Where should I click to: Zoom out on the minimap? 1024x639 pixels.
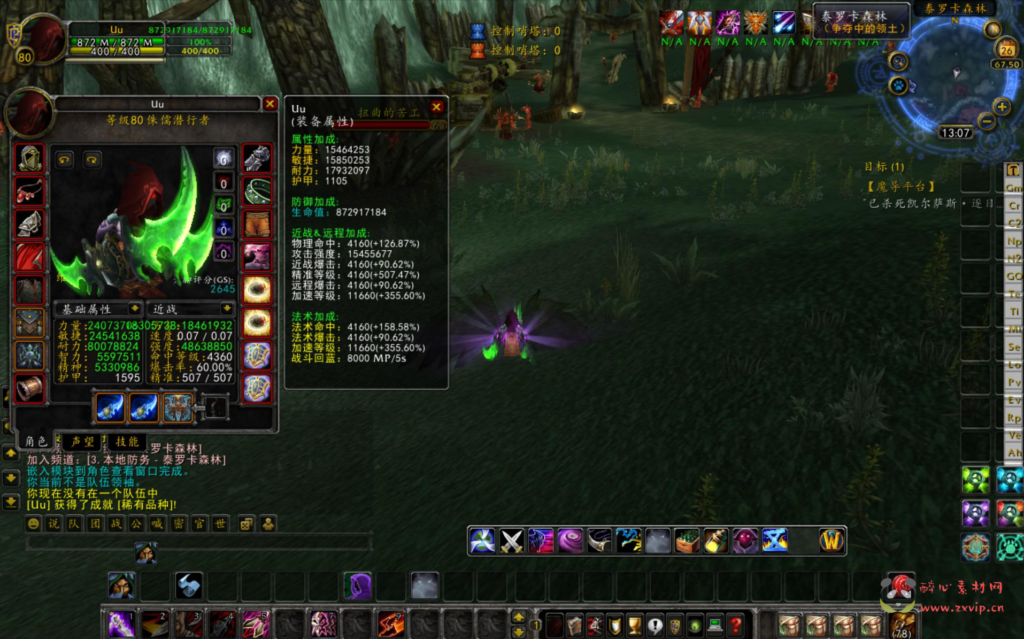[987, 121]
